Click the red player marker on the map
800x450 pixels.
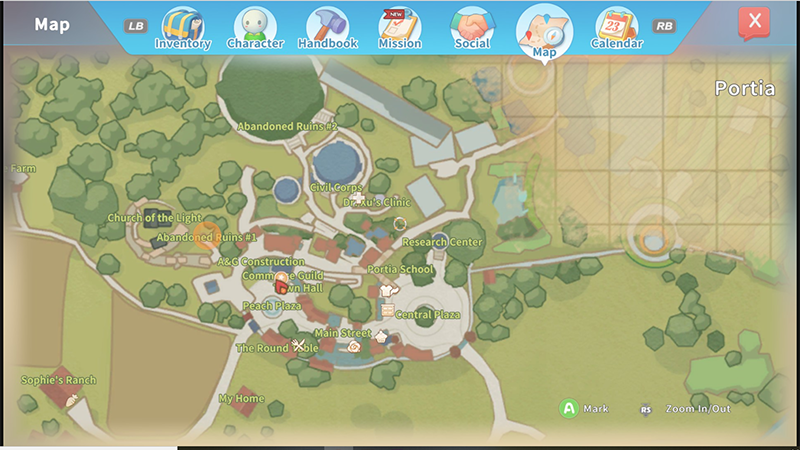(x=281, y=284)
